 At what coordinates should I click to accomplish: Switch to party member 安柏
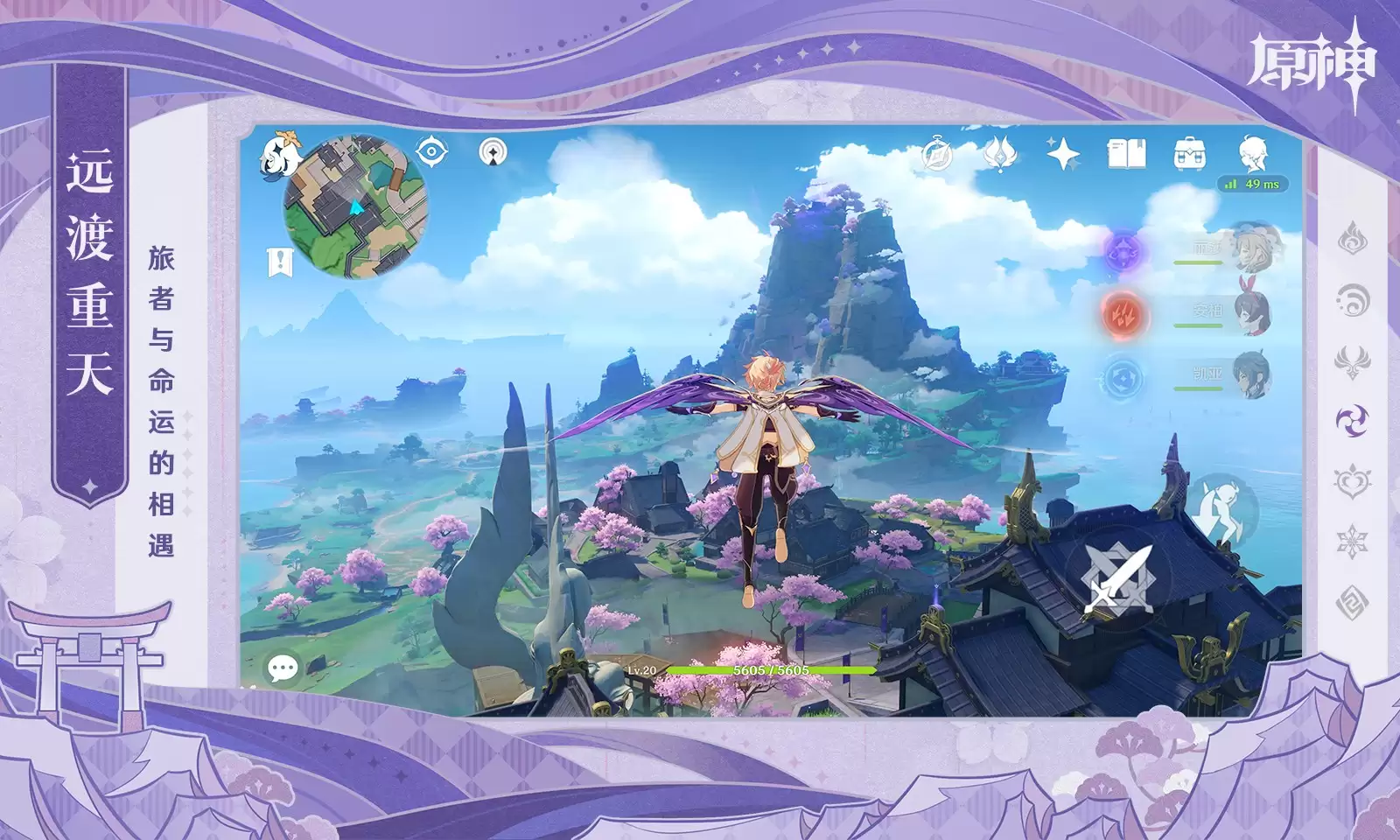(1253, 311)
